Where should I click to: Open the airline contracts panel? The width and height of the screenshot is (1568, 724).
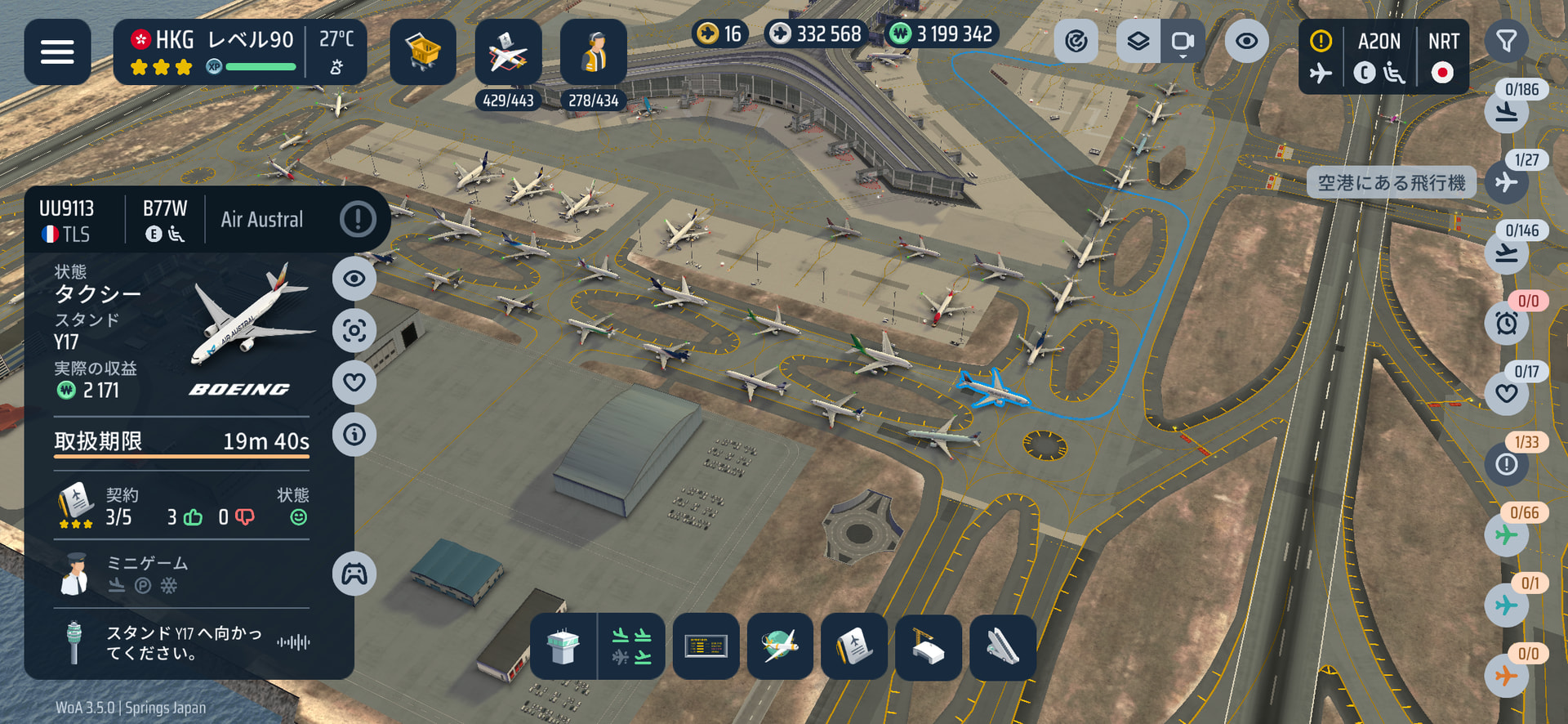click(854, 646)
